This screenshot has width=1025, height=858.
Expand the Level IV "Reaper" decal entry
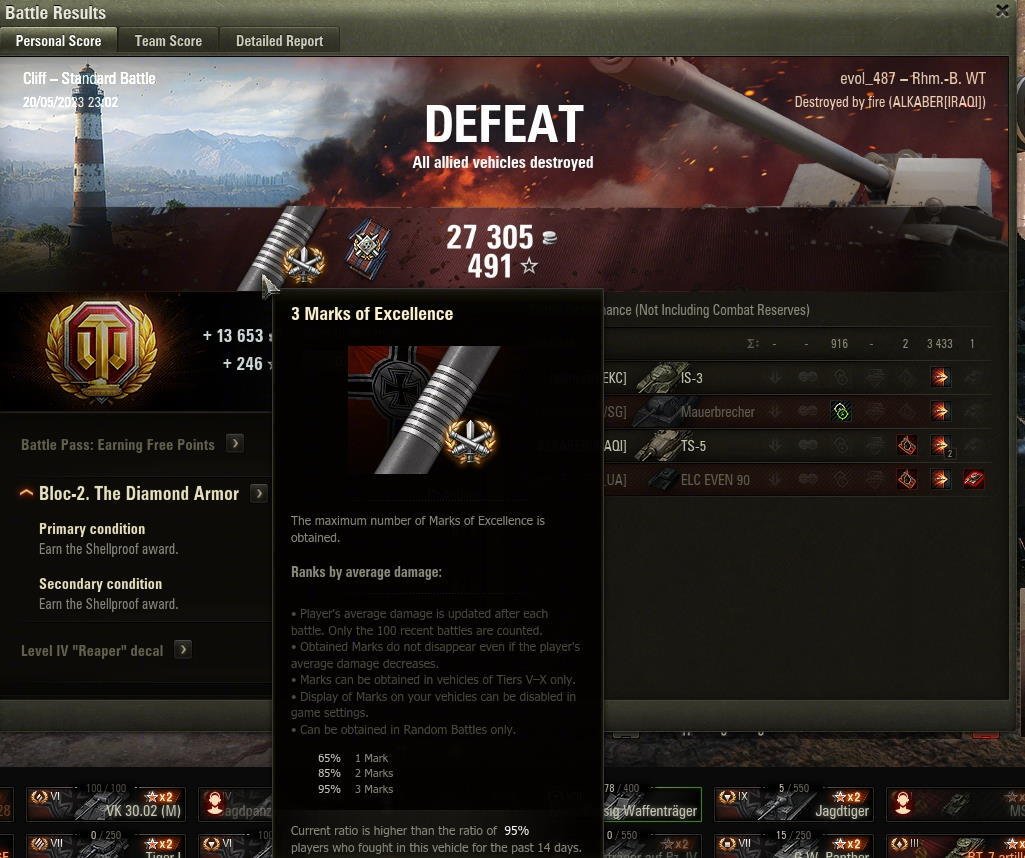click(183, 650)
